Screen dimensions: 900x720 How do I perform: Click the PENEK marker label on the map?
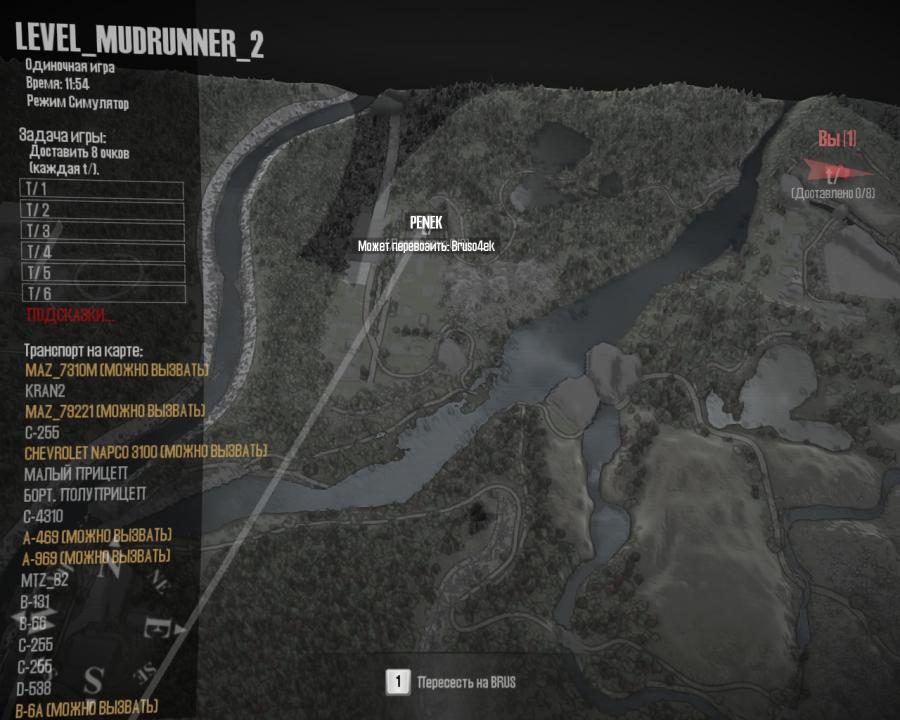tap(425, 224)
